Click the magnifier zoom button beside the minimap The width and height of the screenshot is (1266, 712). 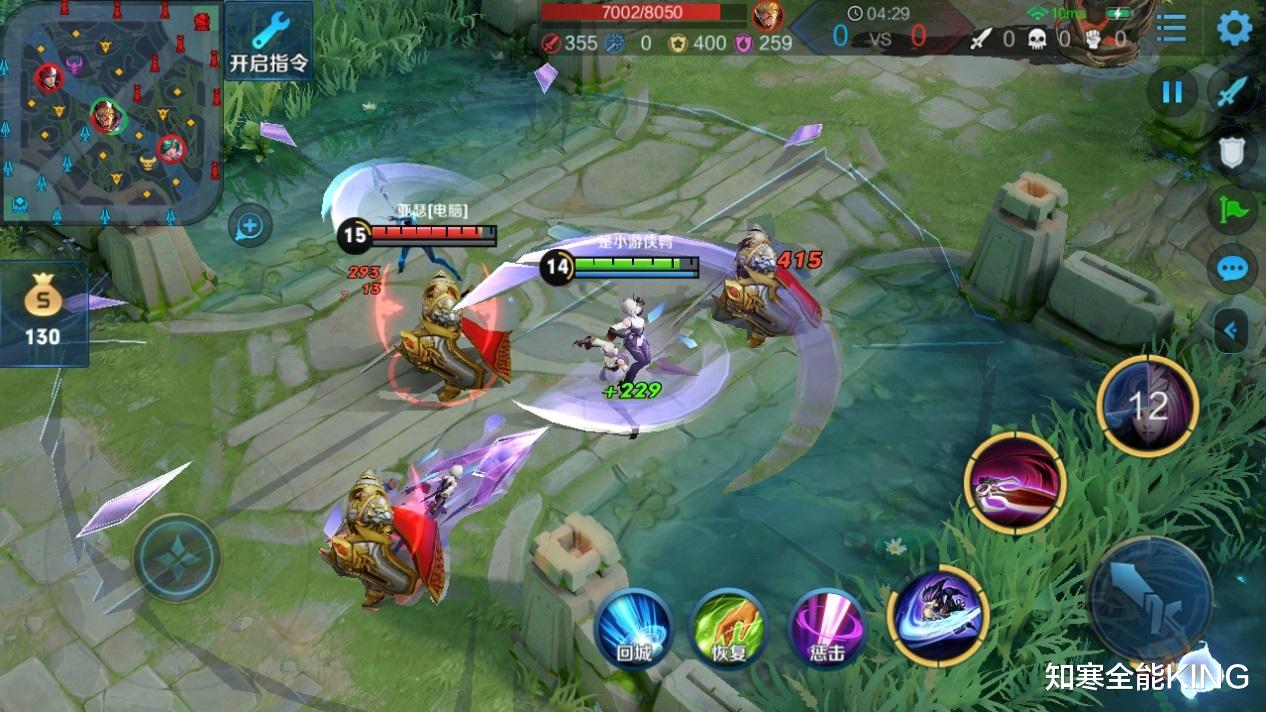pyautogui.click(x=249, y=227)
